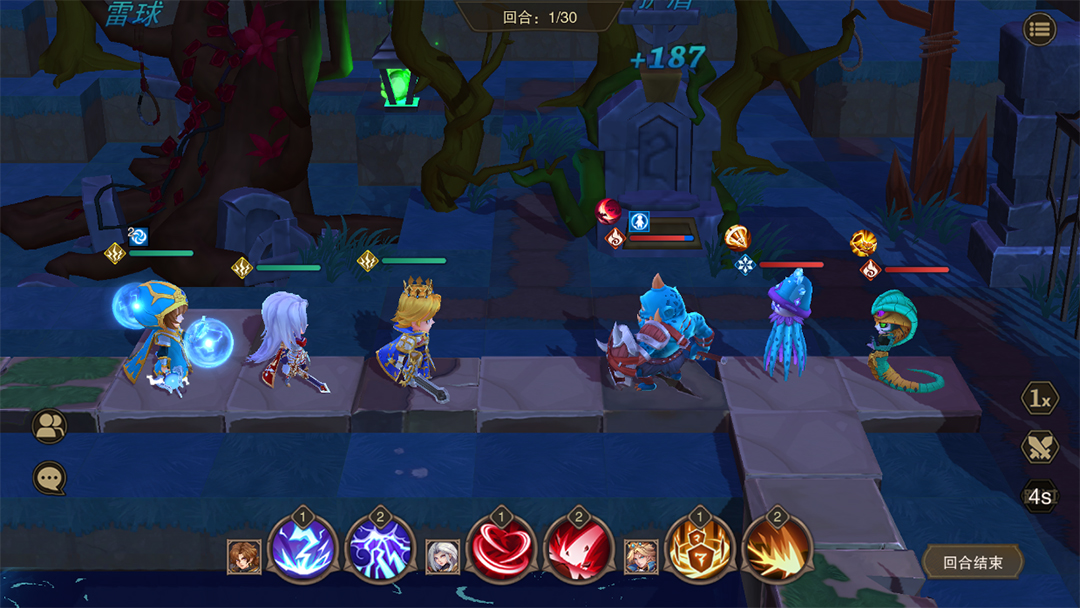This screenshot has width=1080, height=608.
Task: Select the silver-haired hero portrait
Action: tap(443, 557)
